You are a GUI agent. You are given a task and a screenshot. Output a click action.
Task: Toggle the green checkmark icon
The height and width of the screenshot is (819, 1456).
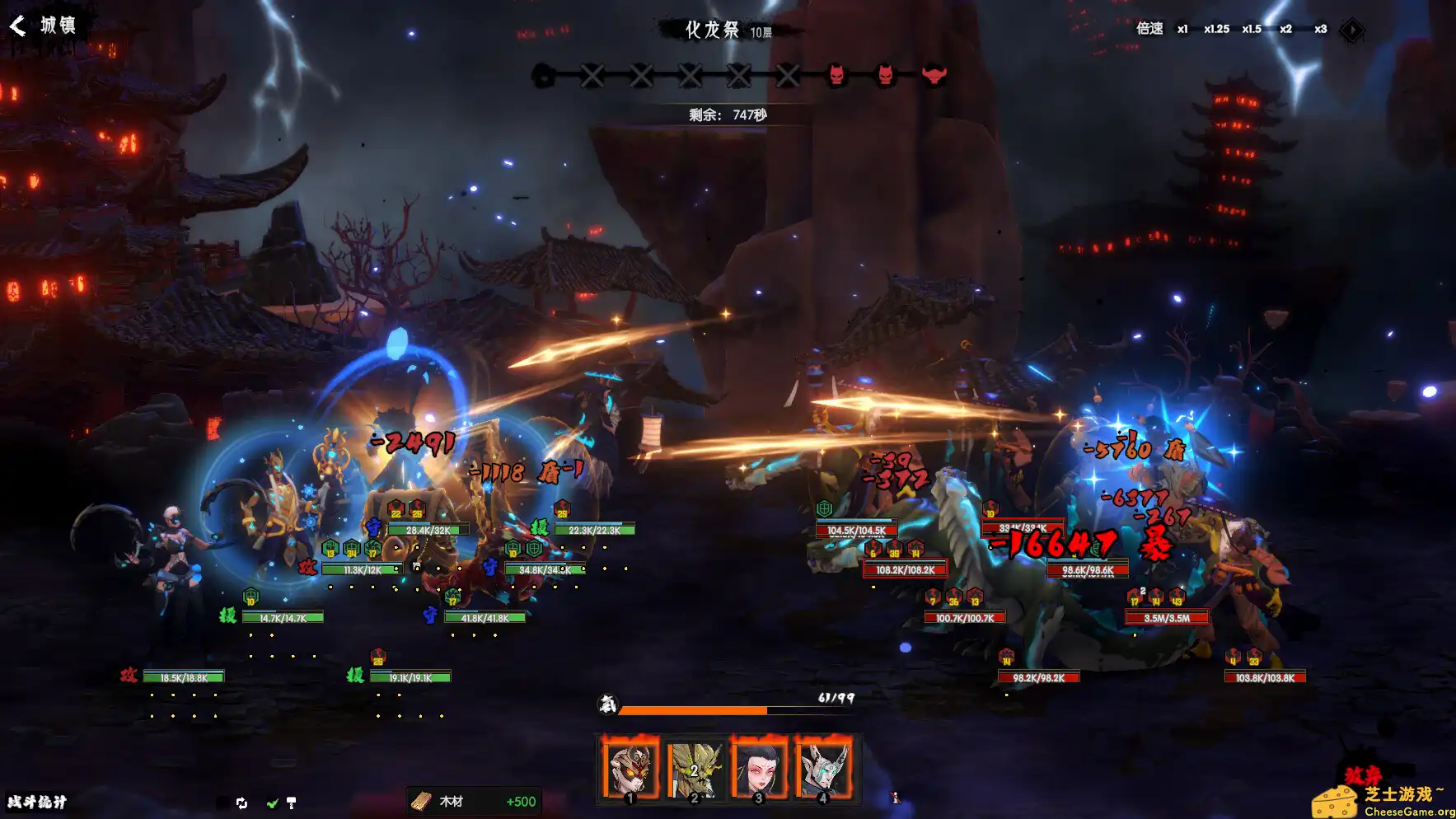272,803
